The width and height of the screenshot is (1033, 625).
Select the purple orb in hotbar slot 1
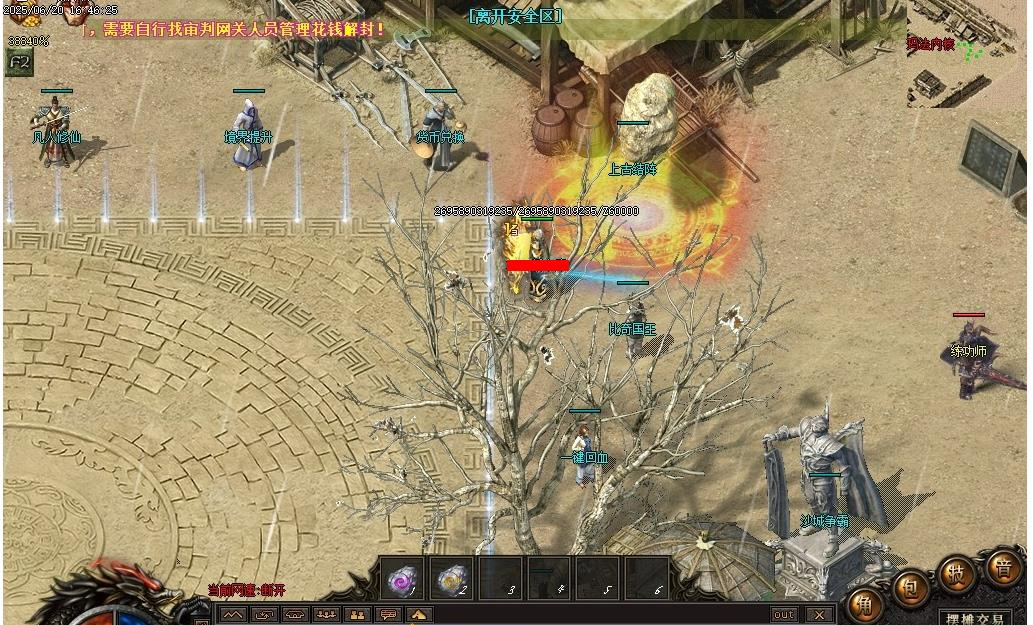coord(404,579)
